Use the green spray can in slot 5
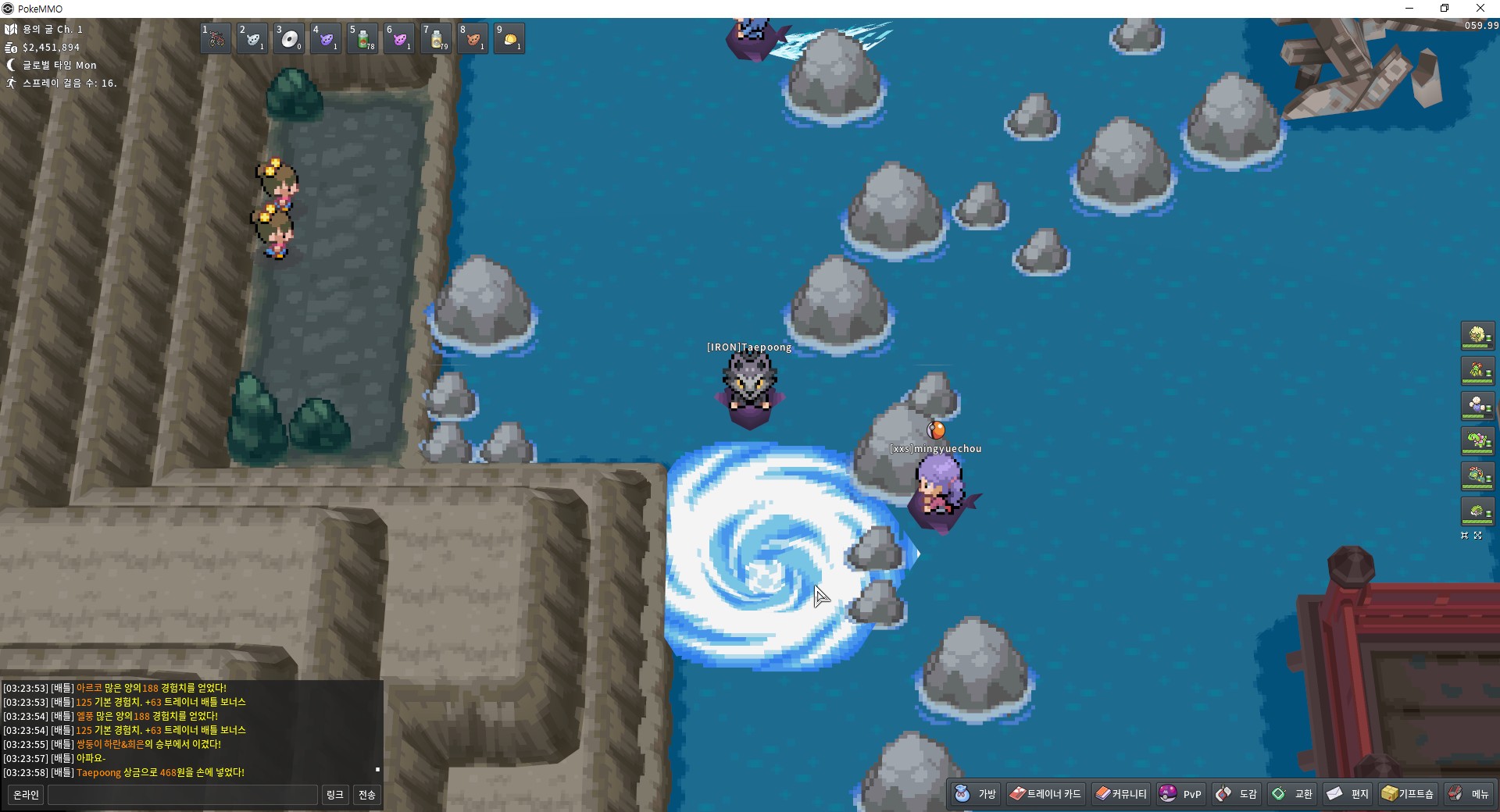Viewport: 1500px width, 812px height. pyautogui.click(x=363, y=38)
